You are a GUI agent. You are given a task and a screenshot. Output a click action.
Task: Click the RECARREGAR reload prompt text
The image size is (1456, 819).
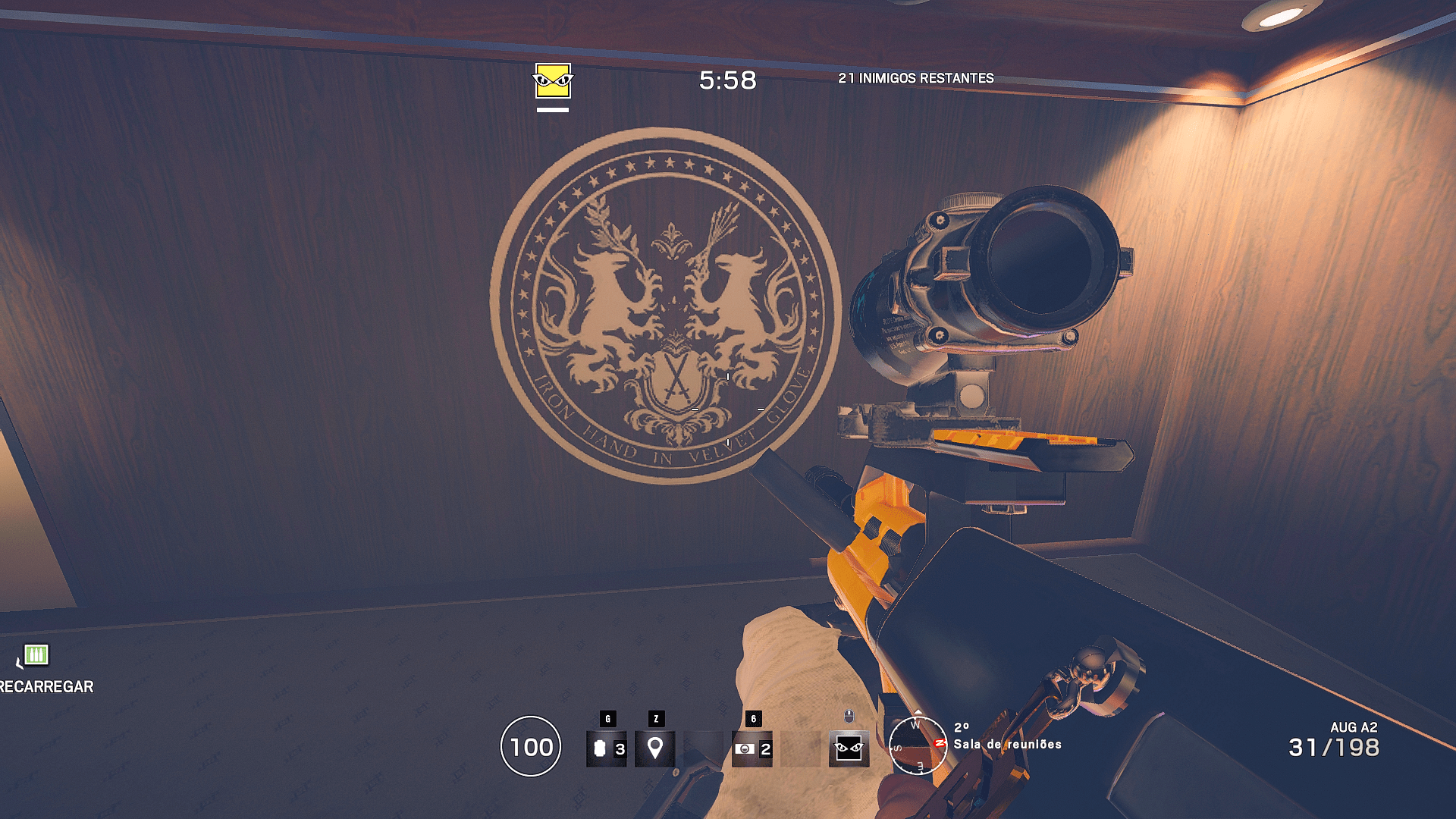pyautogui.click(x=45, y=687)
